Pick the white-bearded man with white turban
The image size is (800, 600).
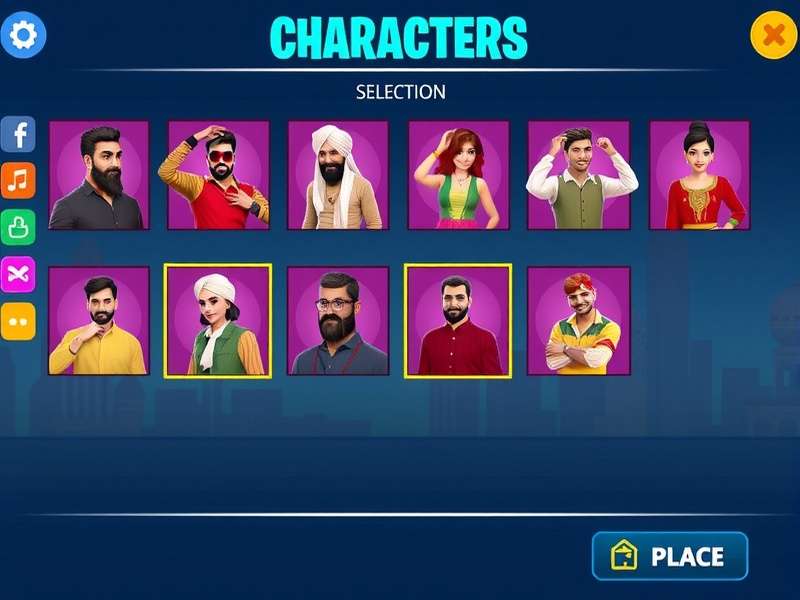[338, 175]
